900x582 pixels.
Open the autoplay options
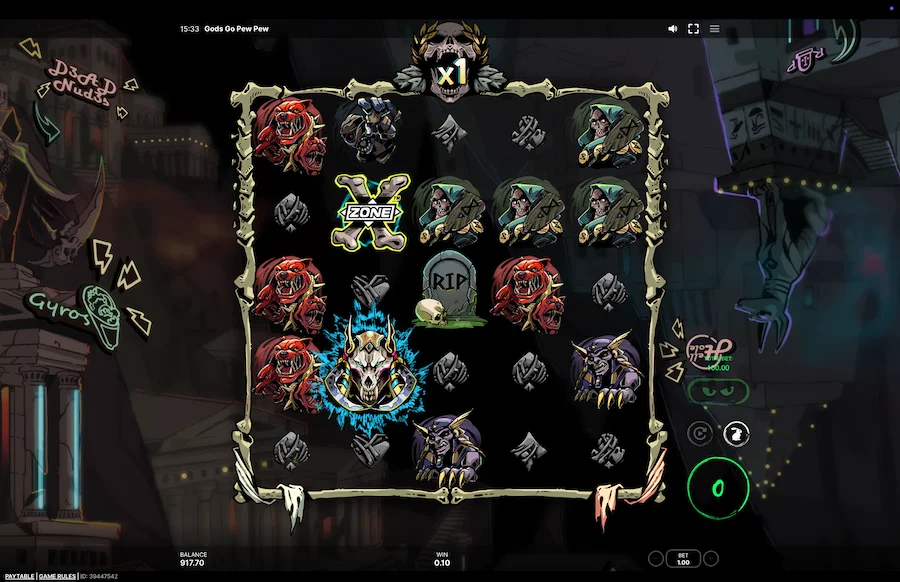click(x=701, y=433)
